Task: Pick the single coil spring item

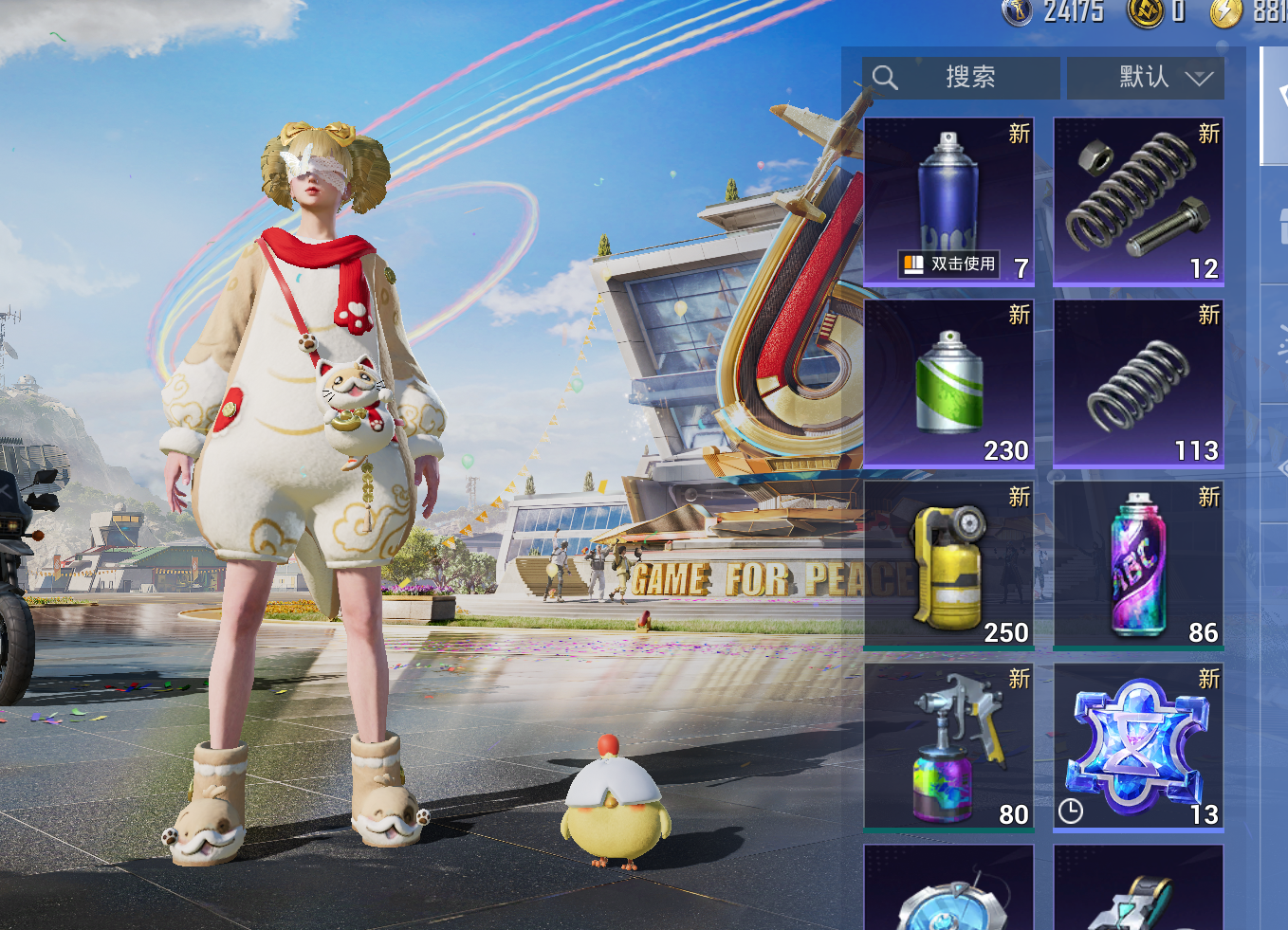Action: [x=1138, y=384]
